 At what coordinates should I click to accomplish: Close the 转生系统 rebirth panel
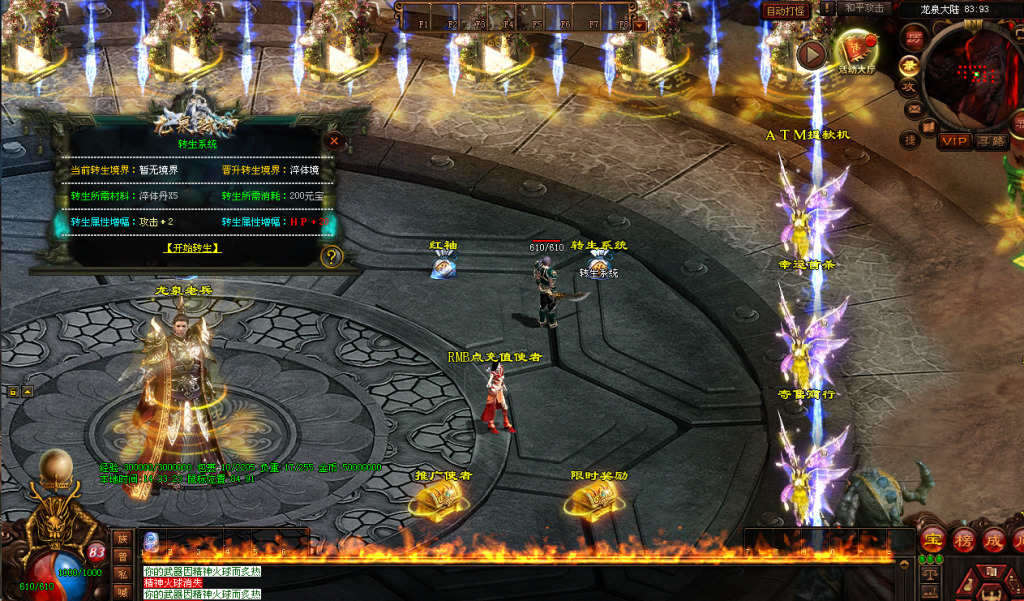[x=334, y=141]
